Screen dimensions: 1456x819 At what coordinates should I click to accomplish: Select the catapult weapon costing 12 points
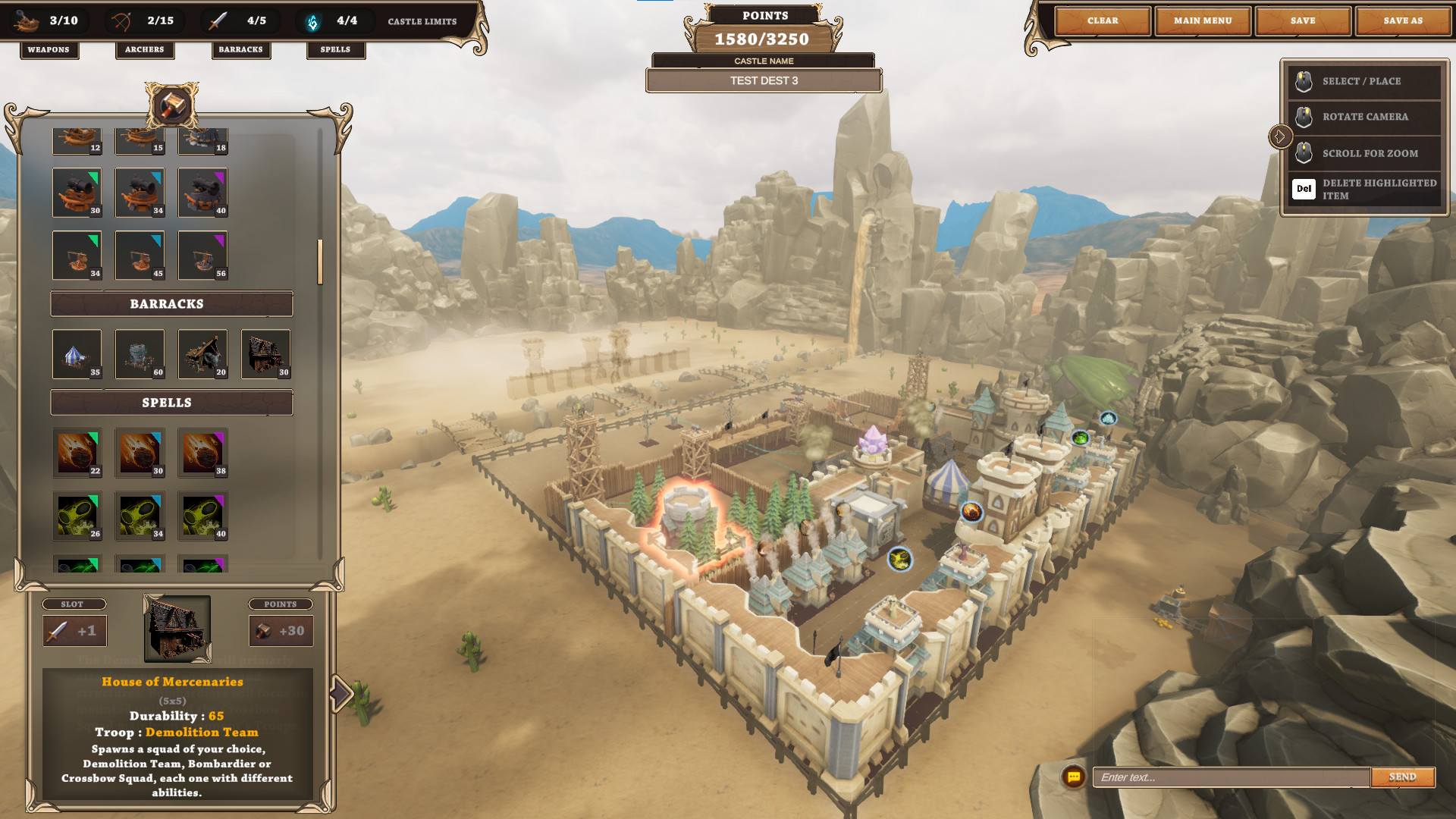[77, 139]
